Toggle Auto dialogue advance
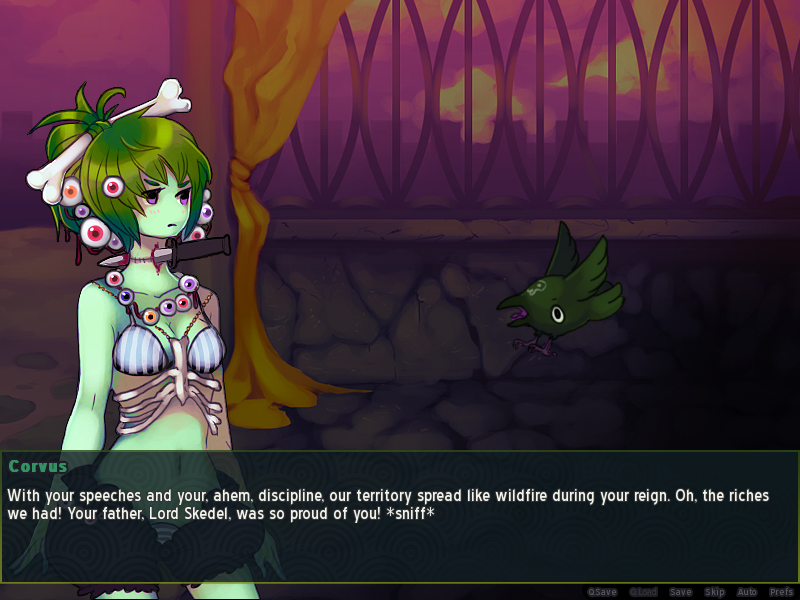This screenshot has width=800, height=600. pos(747,592)
